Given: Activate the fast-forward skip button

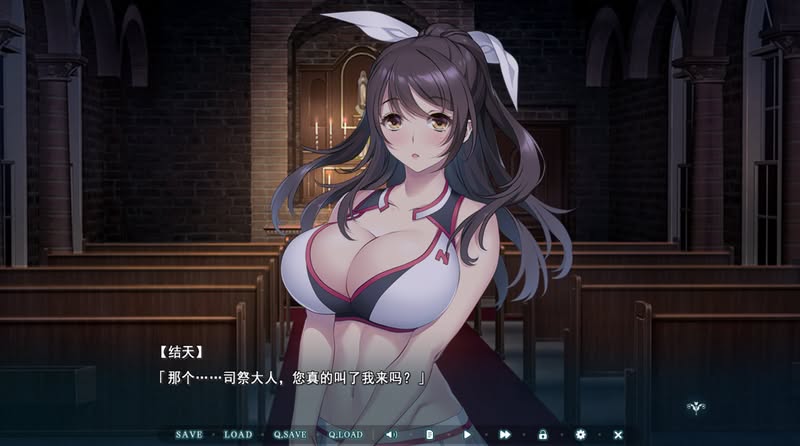Looking at the screenshot, I should pos(505,435).
